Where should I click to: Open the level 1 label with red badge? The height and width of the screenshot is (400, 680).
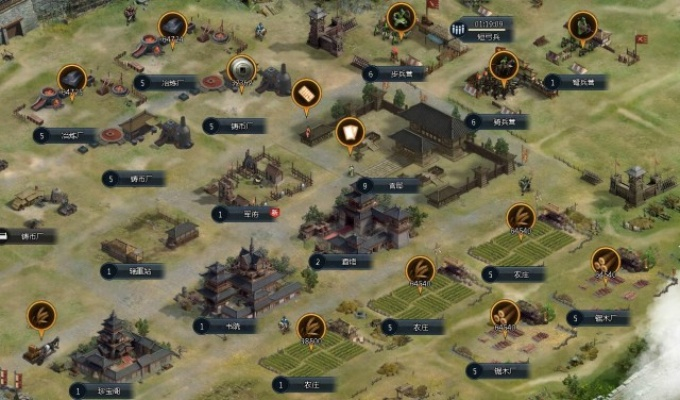pos(245,213)
